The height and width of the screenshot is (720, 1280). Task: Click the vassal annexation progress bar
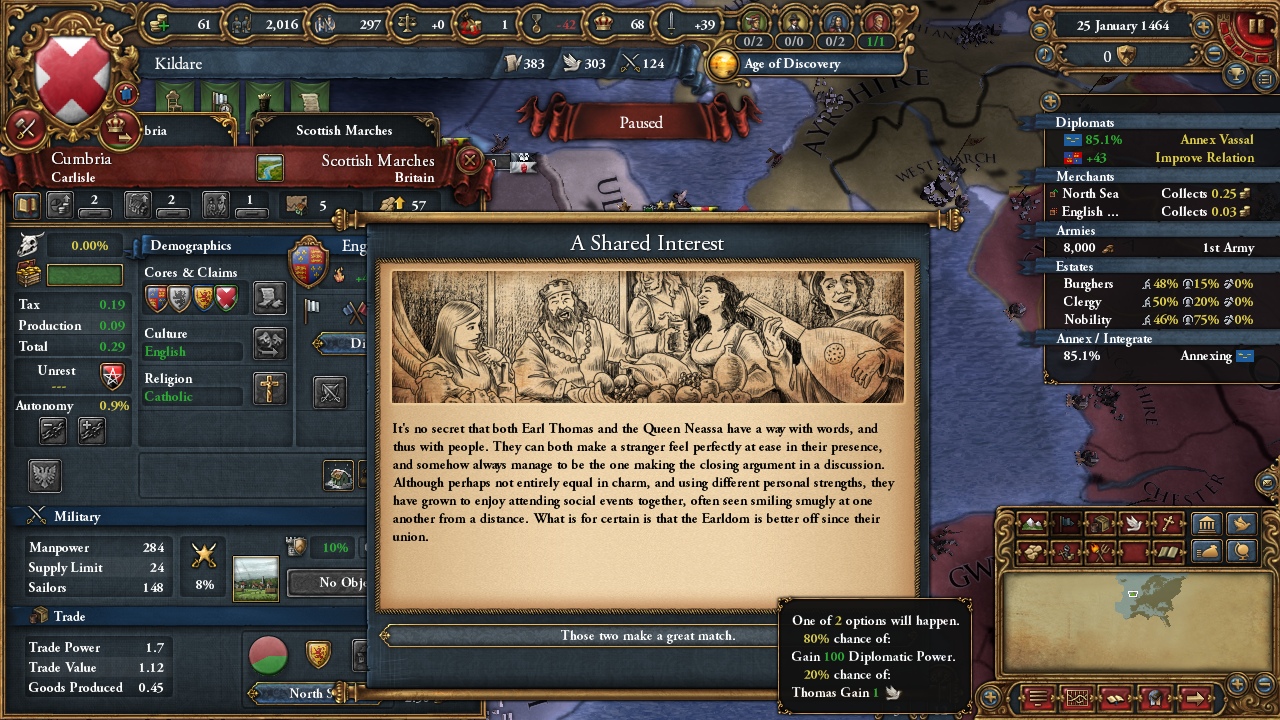point(1160,355)
